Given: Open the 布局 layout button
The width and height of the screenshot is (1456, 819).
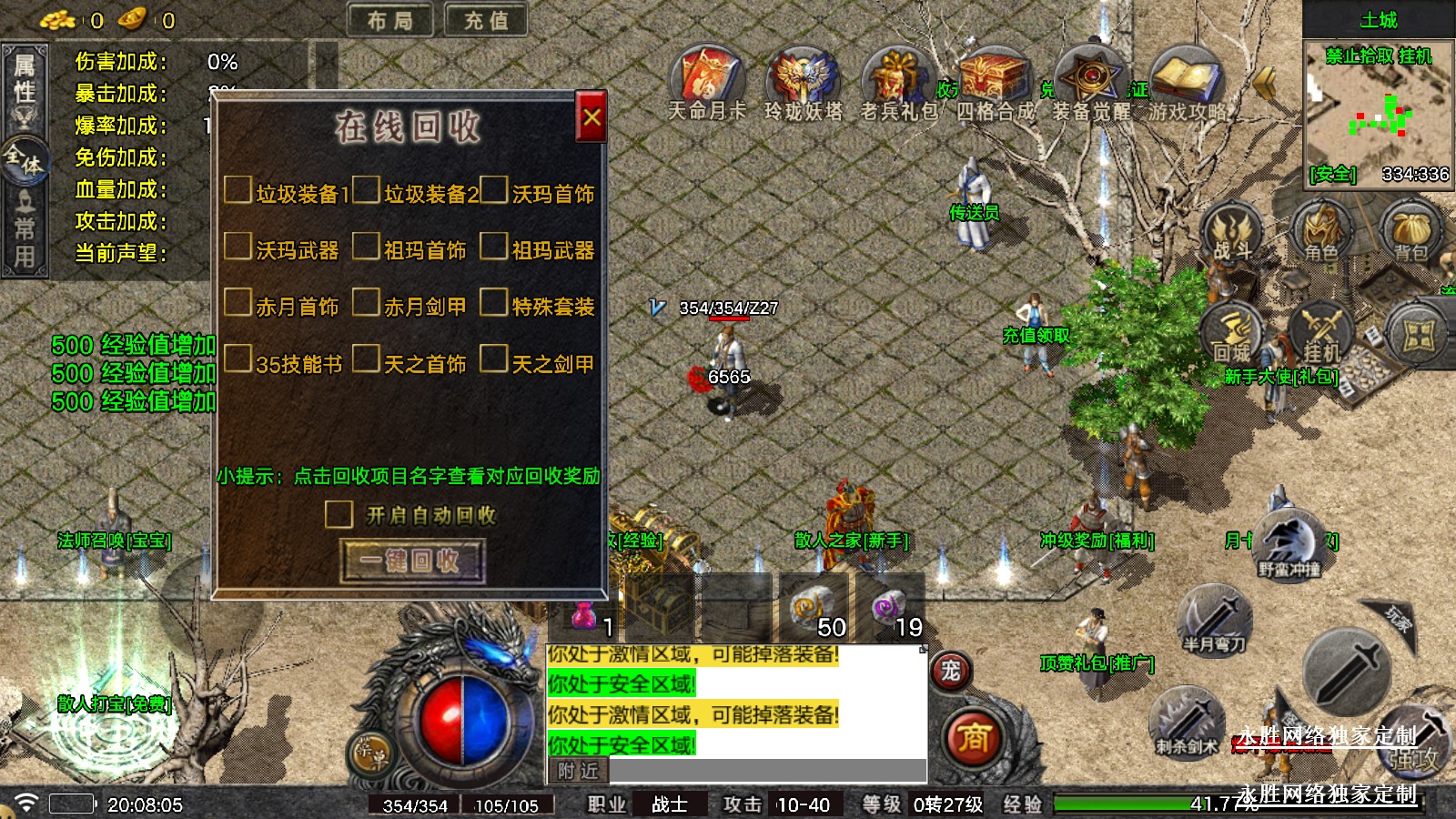Looking at the screenshot, I should coord(390,20).
